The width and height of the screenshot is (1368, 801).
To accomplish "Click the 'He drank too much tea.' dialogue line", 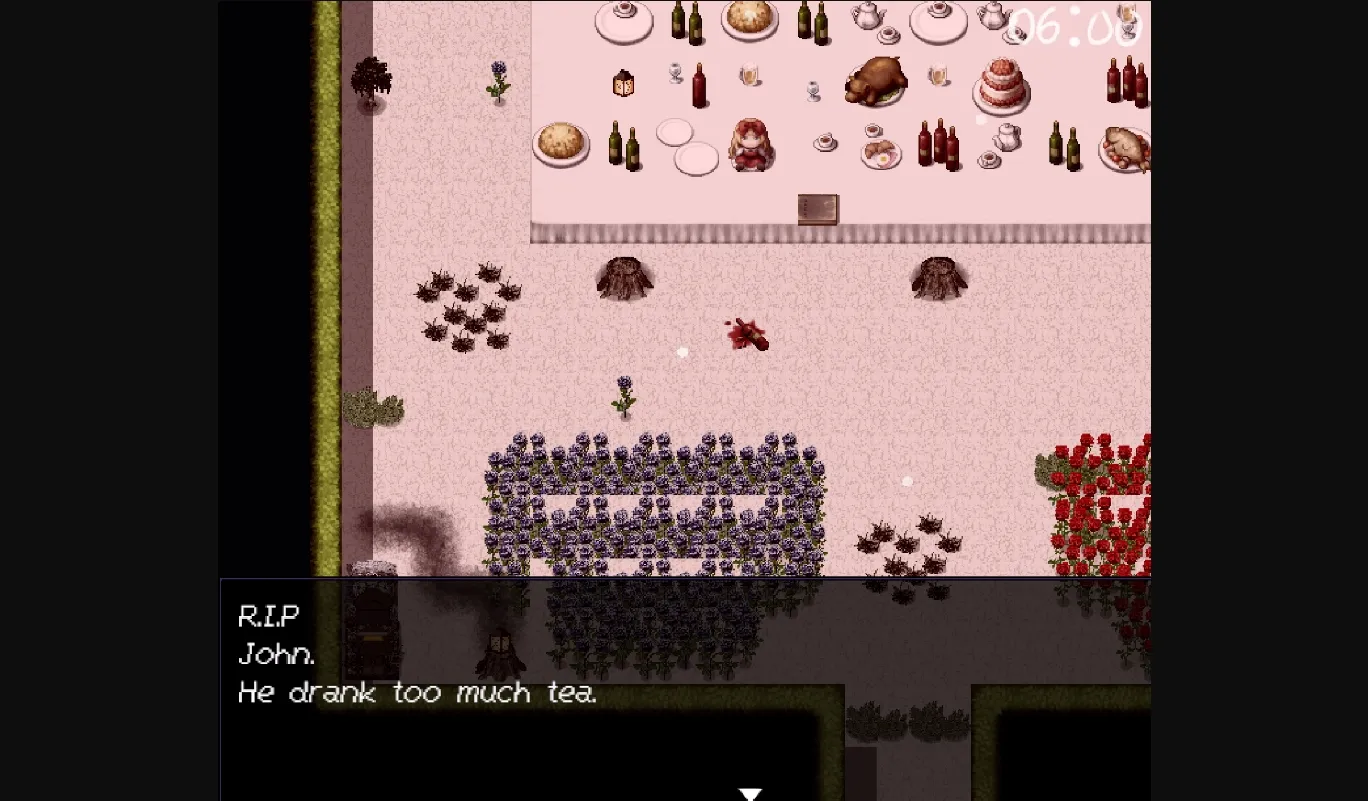I will pyautogui.click(x=417, y=692).
